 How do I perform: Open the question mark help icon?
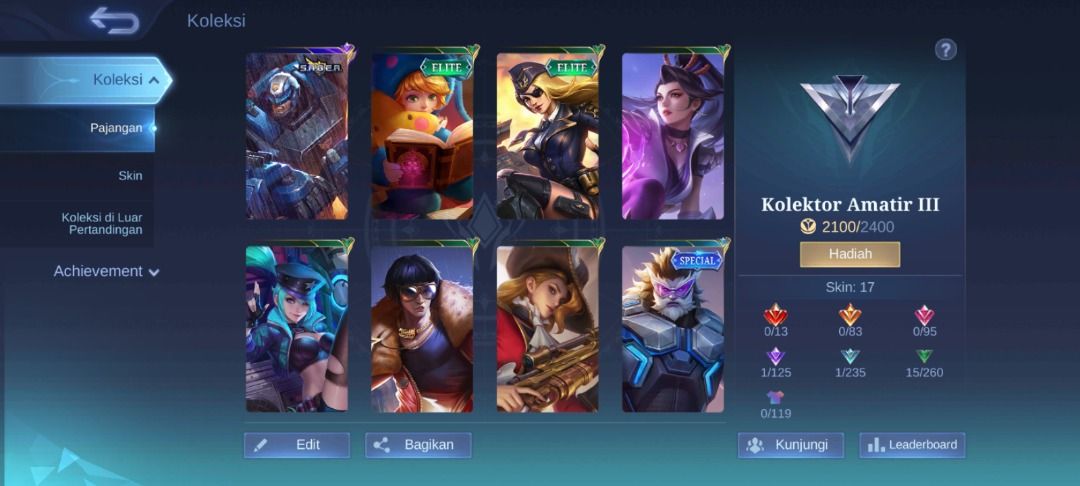(945, 50)
